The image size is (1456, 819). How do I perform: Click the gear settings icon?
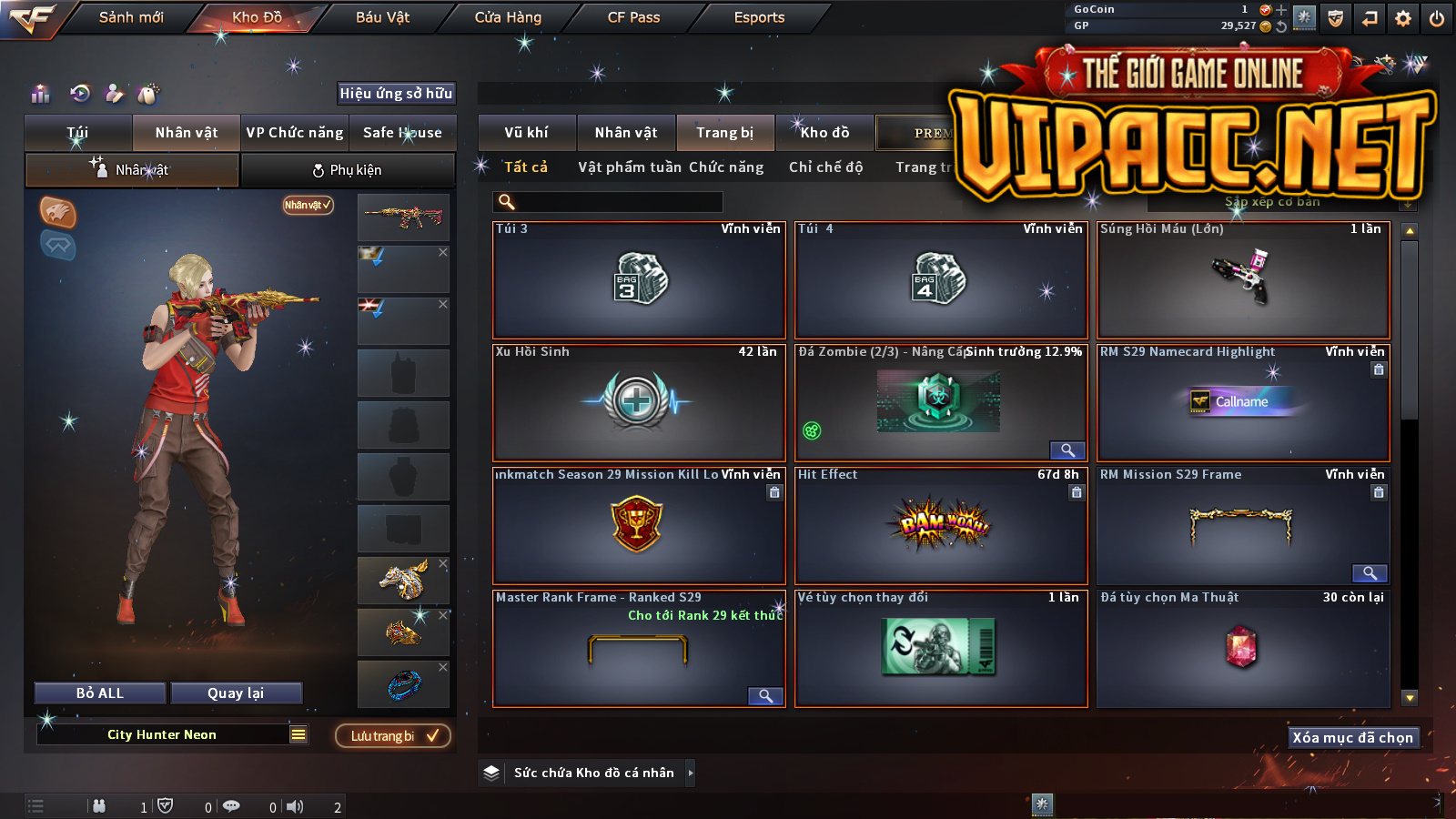click(1403, 18)
